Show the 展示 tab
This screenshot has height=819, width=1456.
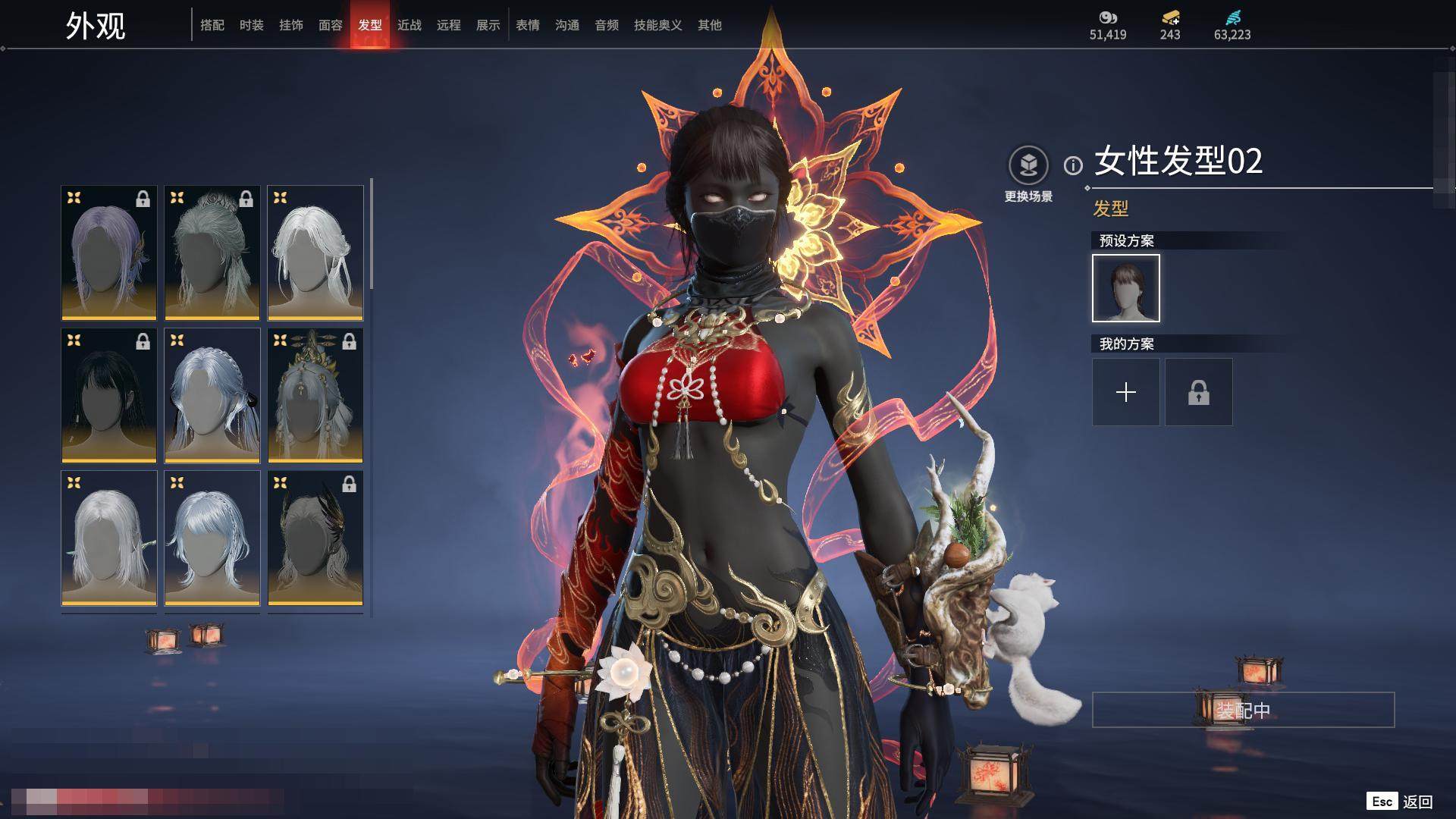pyautogui.click(x=488, y=25)
